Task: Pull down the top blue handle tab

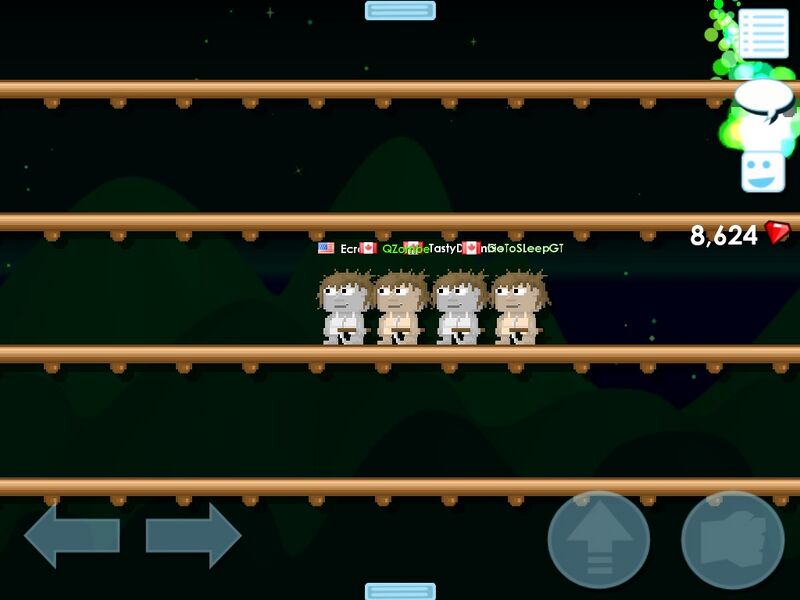Action: (x=400, y=11)
